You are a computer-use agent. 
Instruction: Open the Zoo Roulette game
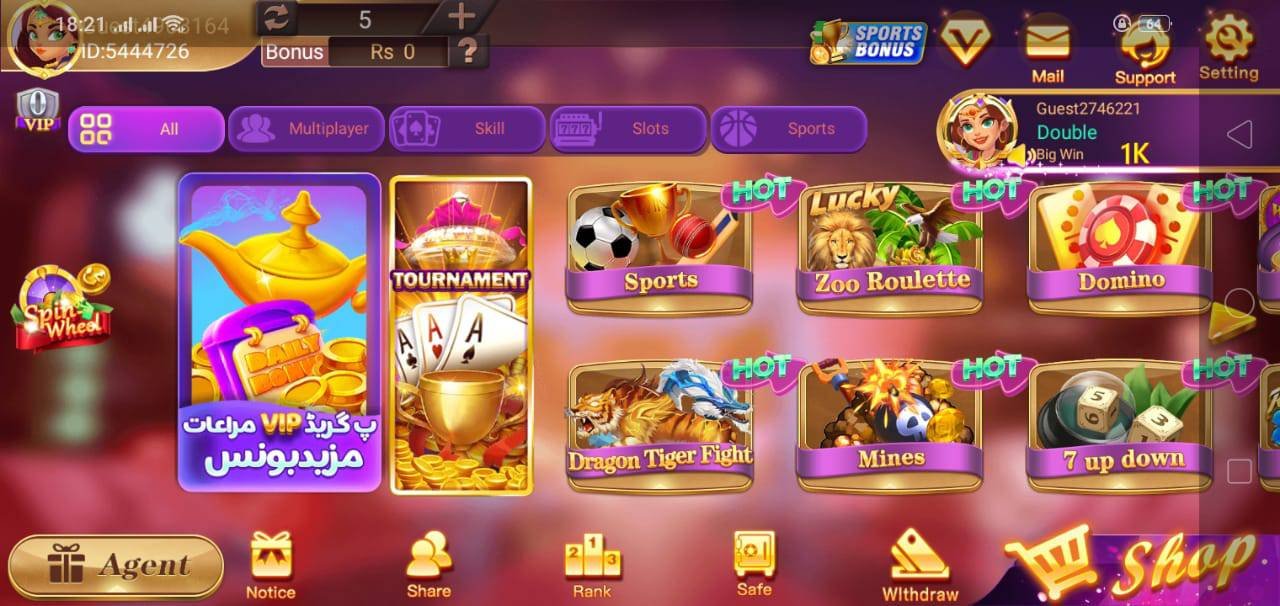[890, 250]
